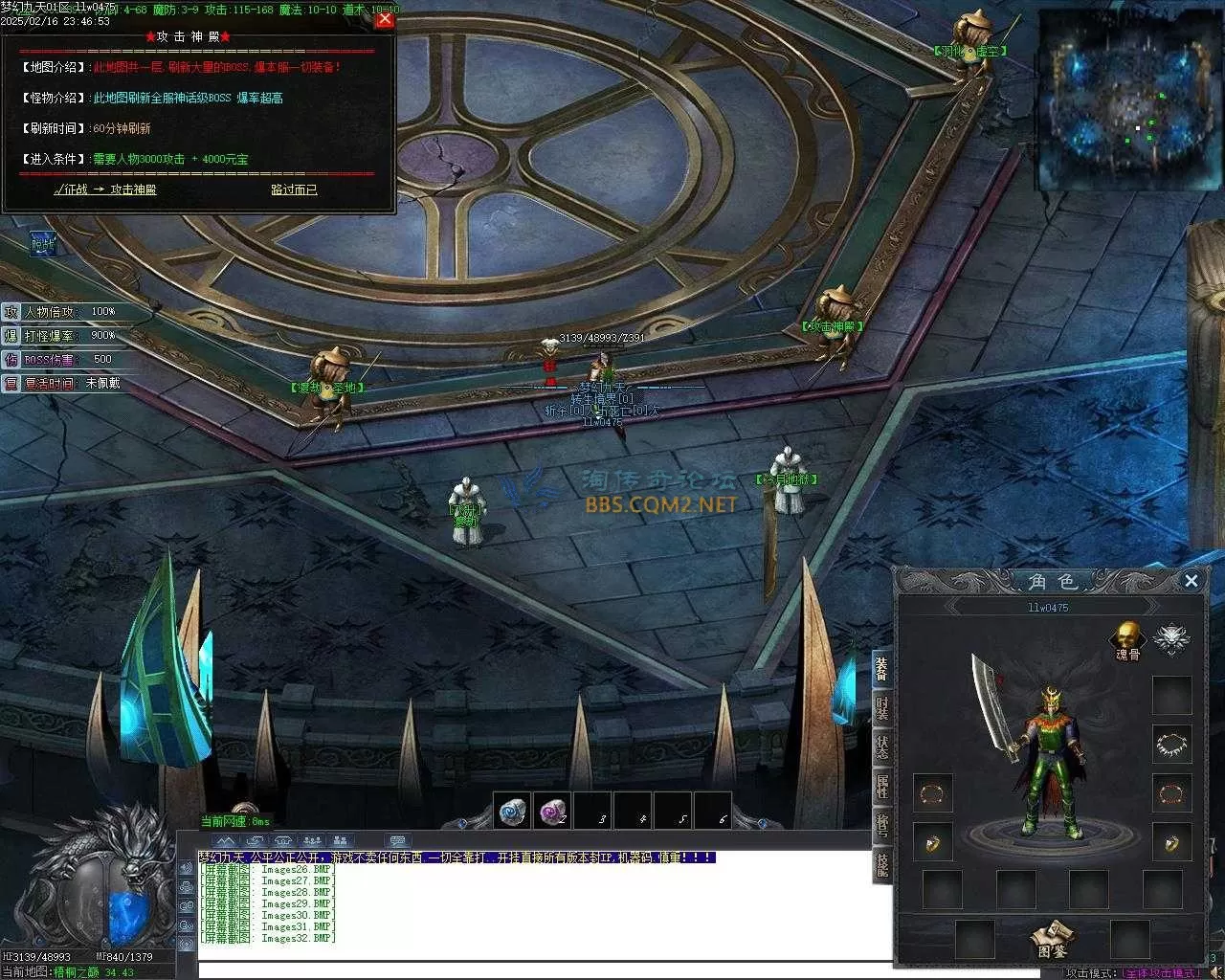Select the 路过而已 dialogue reply
Image resolution: width=1225 pixels, height=980 pixels.
point(294,189)
